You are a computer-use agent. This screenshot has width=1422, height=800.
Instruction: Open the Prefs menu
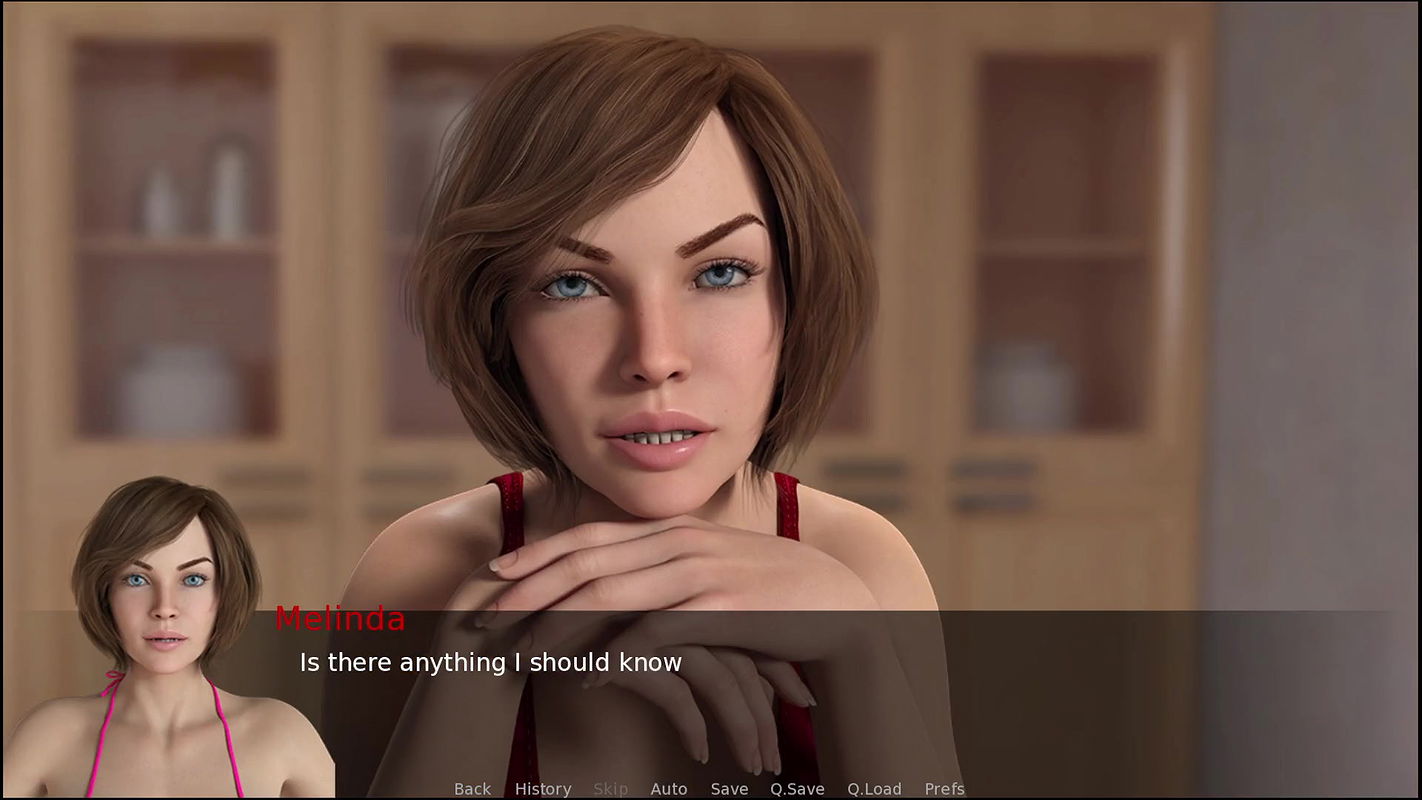(944, 789)
